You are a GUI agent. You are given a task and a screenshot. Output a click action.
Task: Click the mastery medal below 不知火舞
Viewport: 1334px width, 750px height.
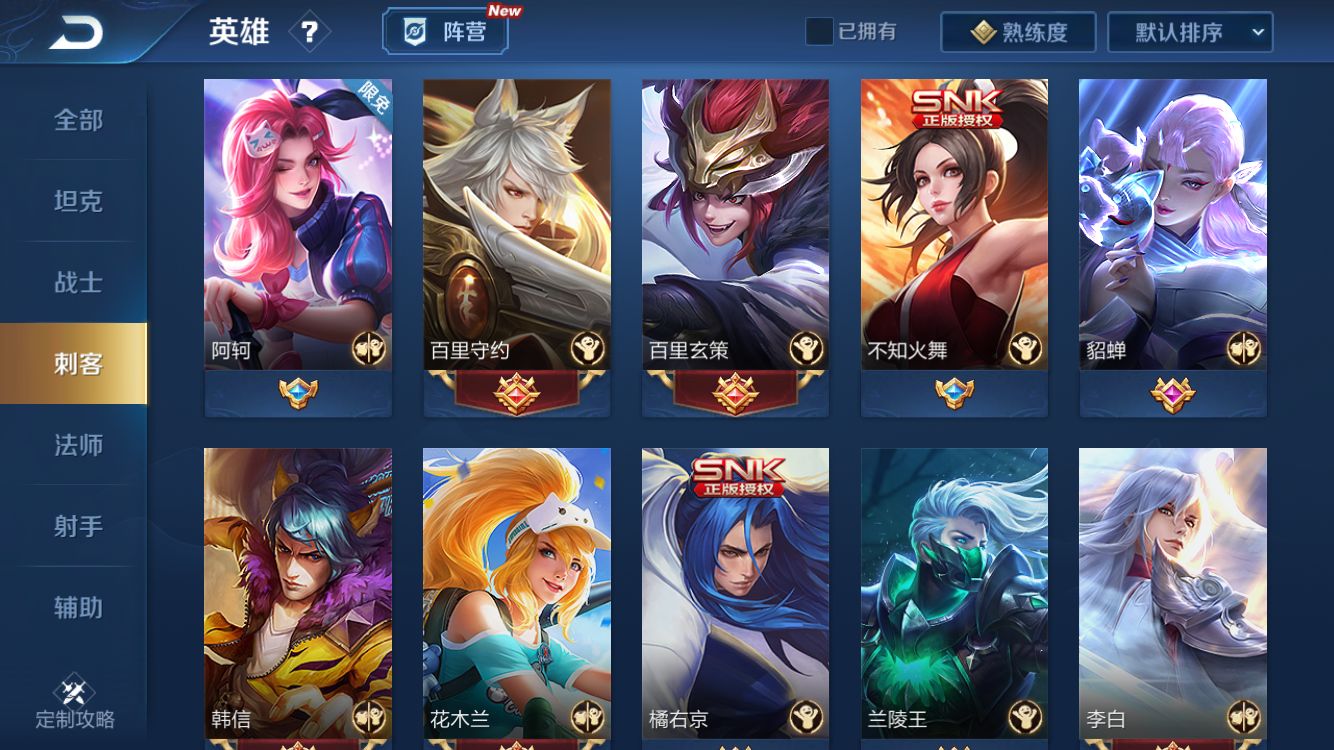(x=954, y=394)
